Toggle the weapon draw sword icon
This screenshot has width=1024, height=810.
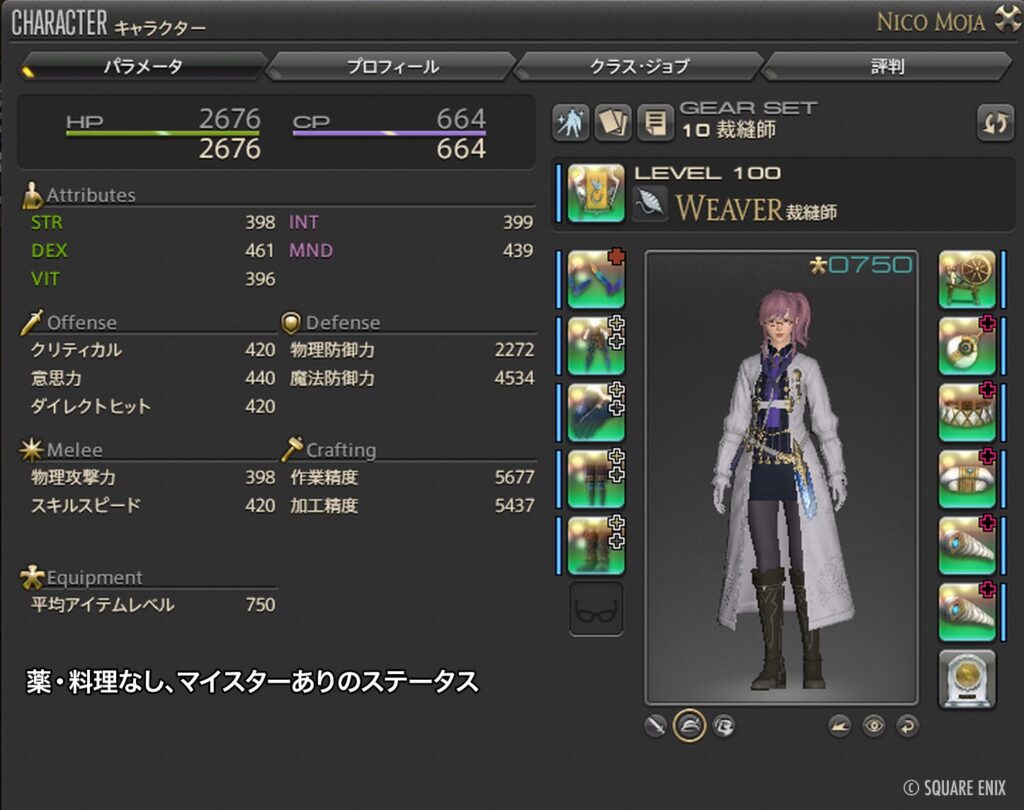[x=655, y=727]
